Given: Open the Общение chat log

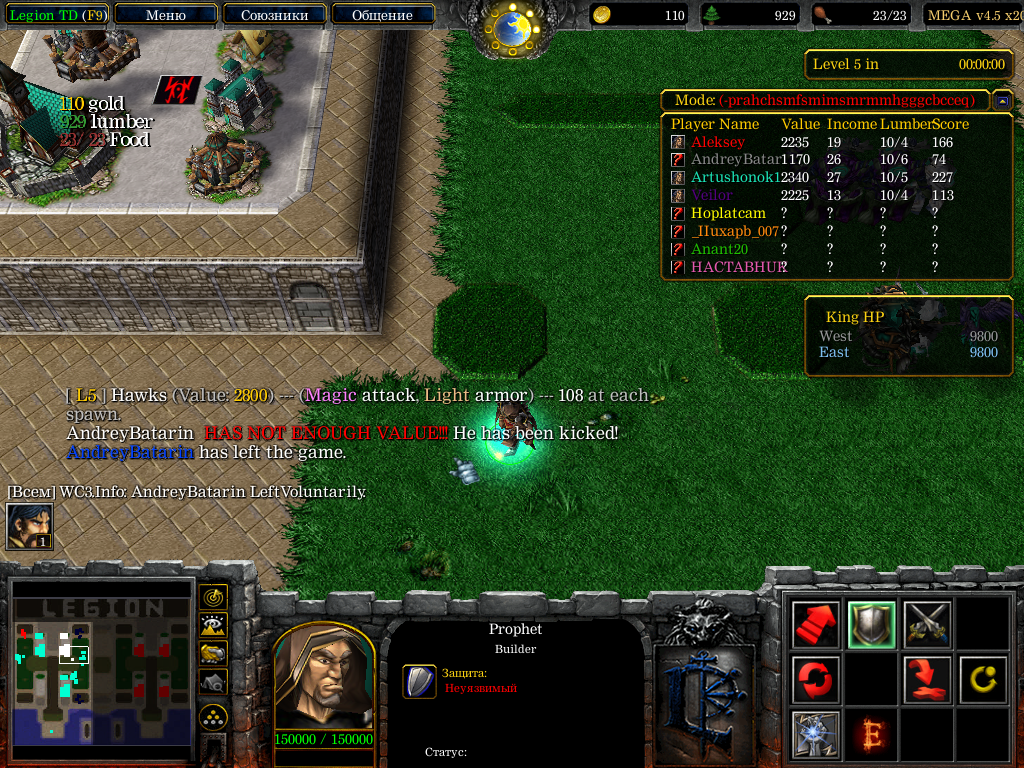Looking at the screenshot, I should pyautogui.click(x=382, y=15).
